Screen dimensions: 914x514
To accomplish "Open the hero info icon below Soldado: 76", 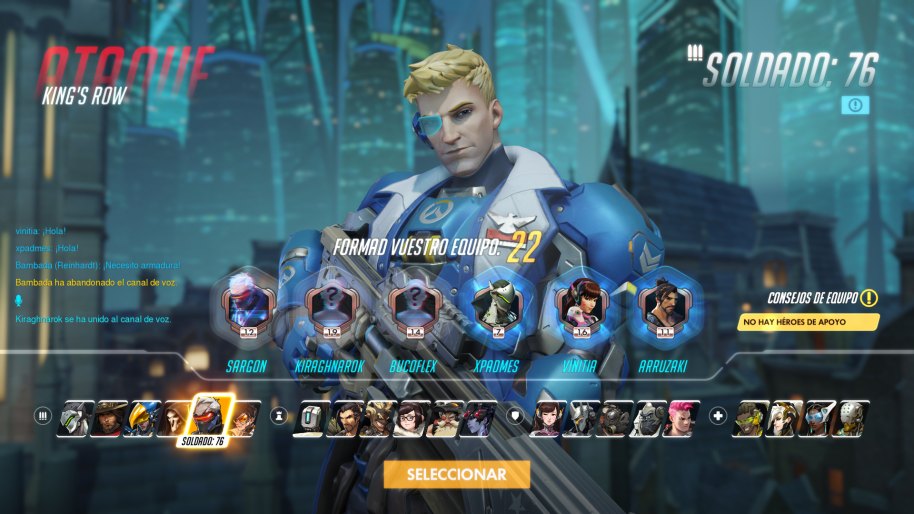I will [855, 104].
